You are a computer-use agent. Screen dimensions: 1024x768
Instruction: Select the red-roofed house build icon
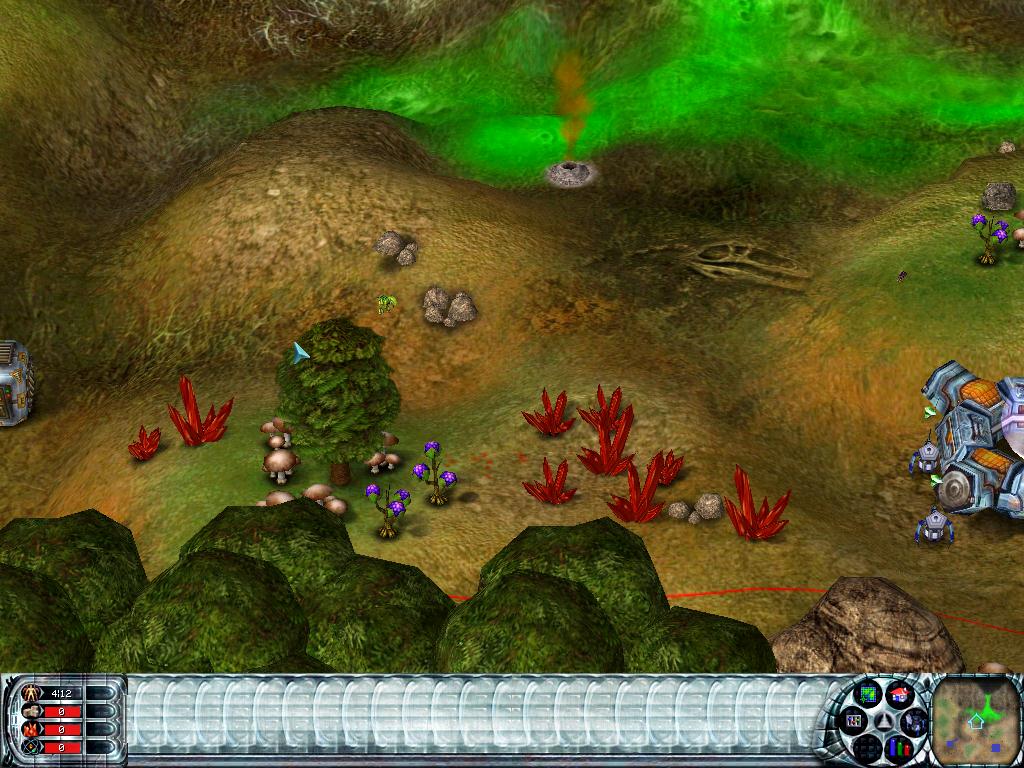point(898,693)
